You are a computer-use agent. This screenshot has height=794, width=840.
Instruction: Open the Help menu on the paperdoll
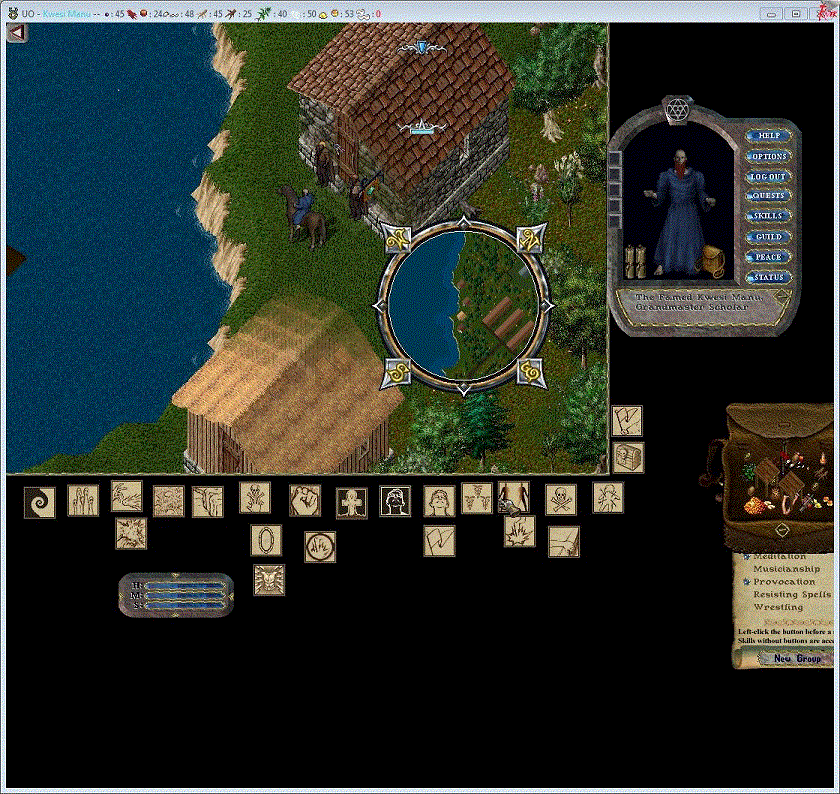coord(768,136)
